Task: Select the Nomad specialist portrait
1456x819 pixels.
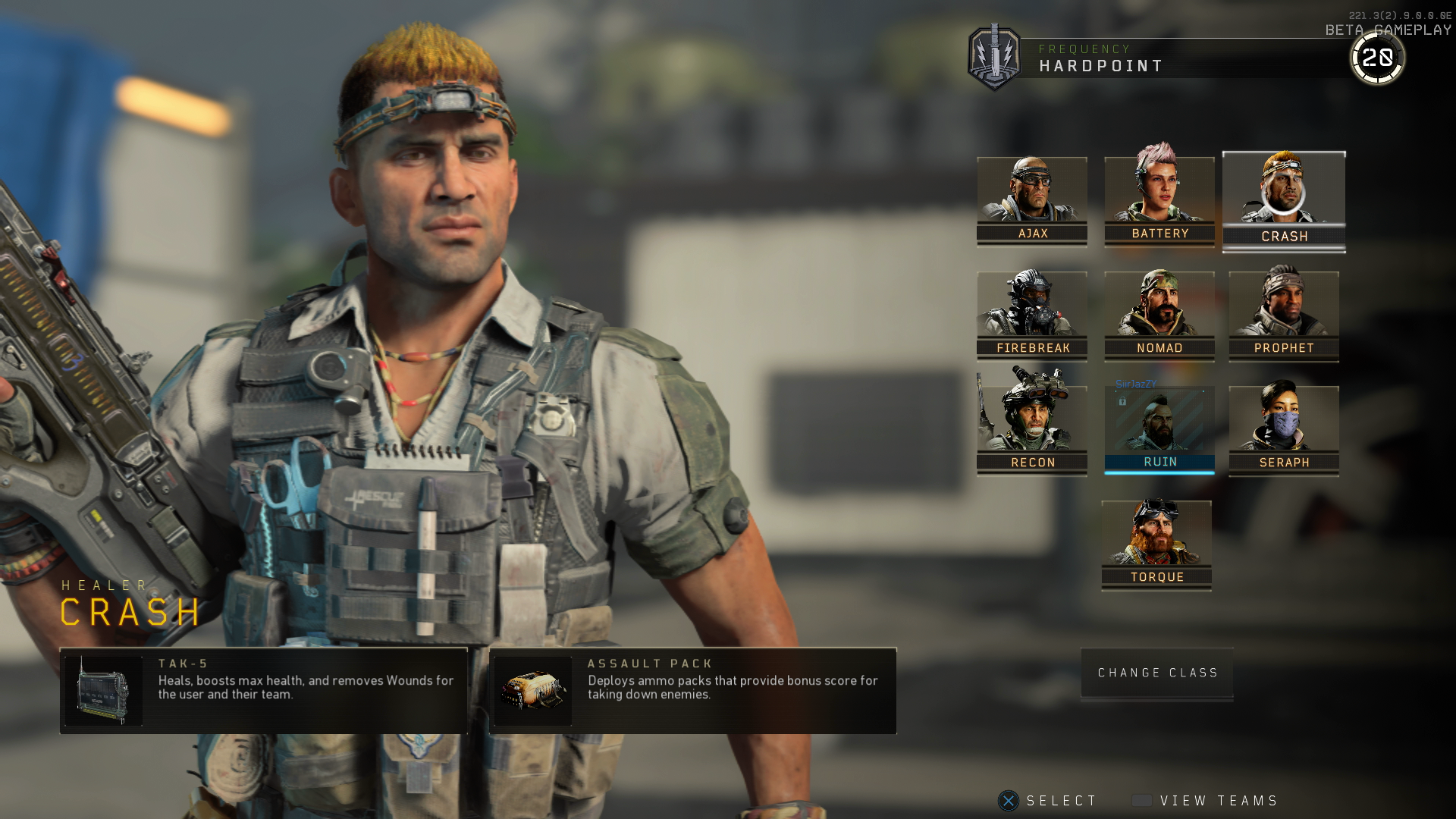Action: tap(1158, 309)
